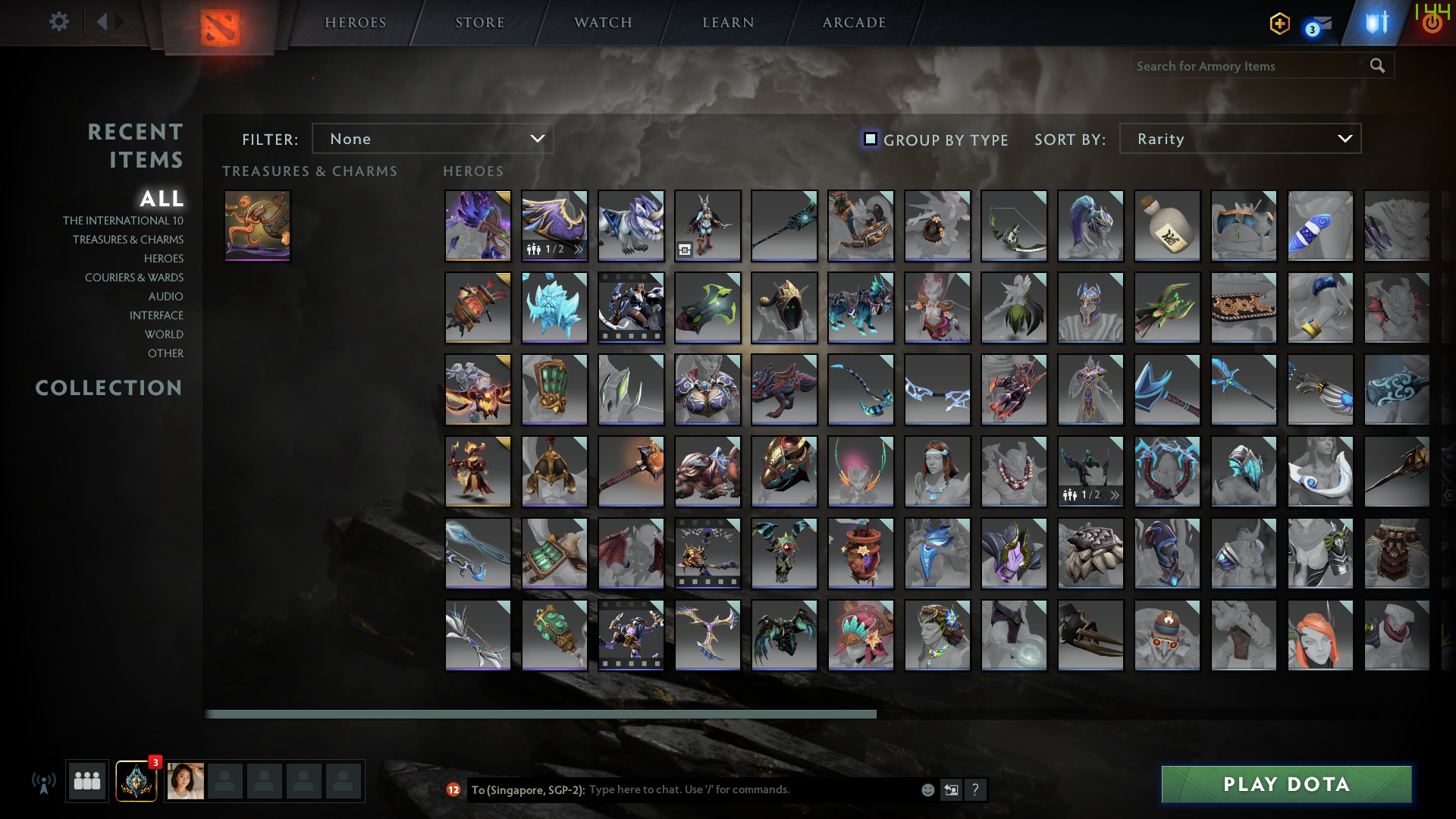Open the ARCADE menu
This screenshot has width=1456, height=819.
pos(852,22)
